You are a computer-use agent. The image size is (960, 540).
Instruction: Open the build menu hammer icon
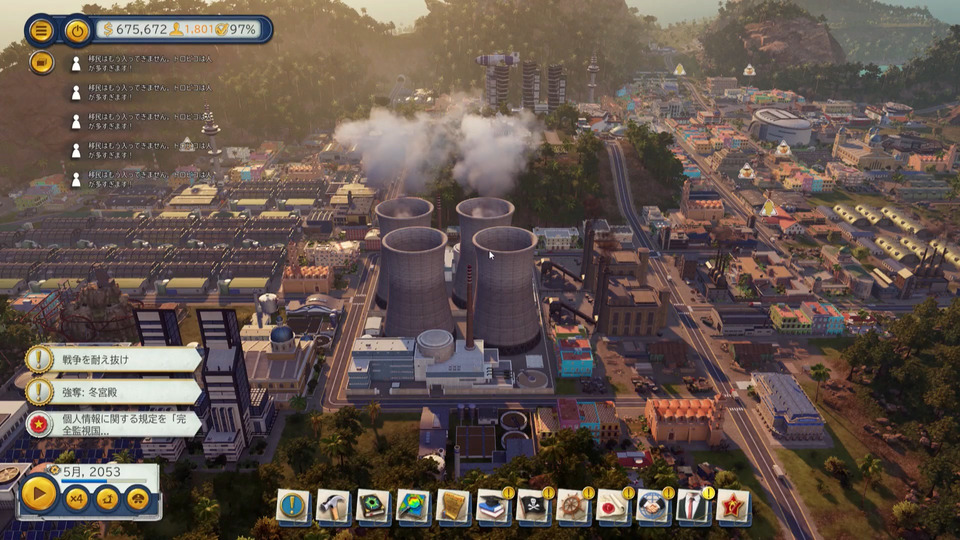coord(333,506)
